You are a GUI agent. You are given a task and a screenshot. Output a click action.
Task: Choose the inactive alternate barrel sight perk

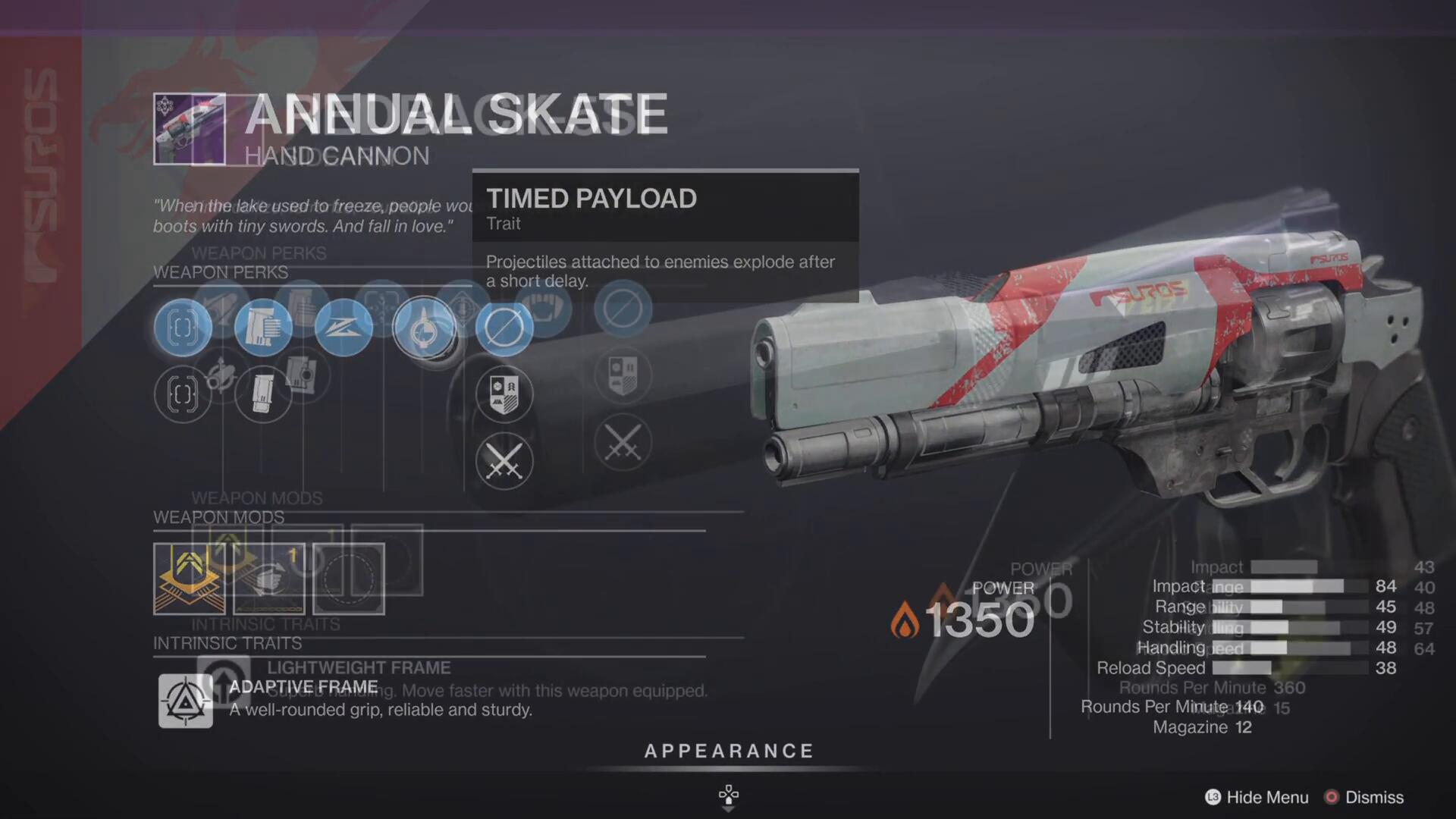pyautogui.click(x=182, y=394)
